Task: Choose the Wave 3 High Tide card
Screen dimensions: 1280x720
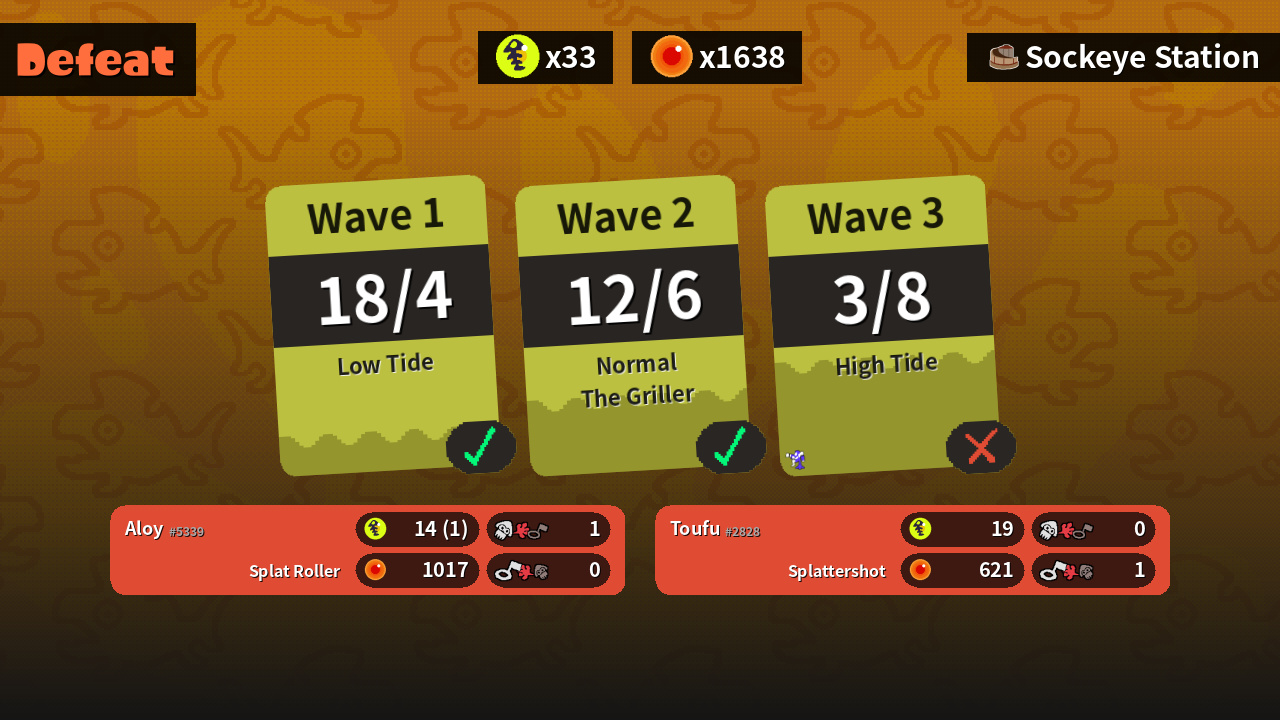Action: (882, 325)
